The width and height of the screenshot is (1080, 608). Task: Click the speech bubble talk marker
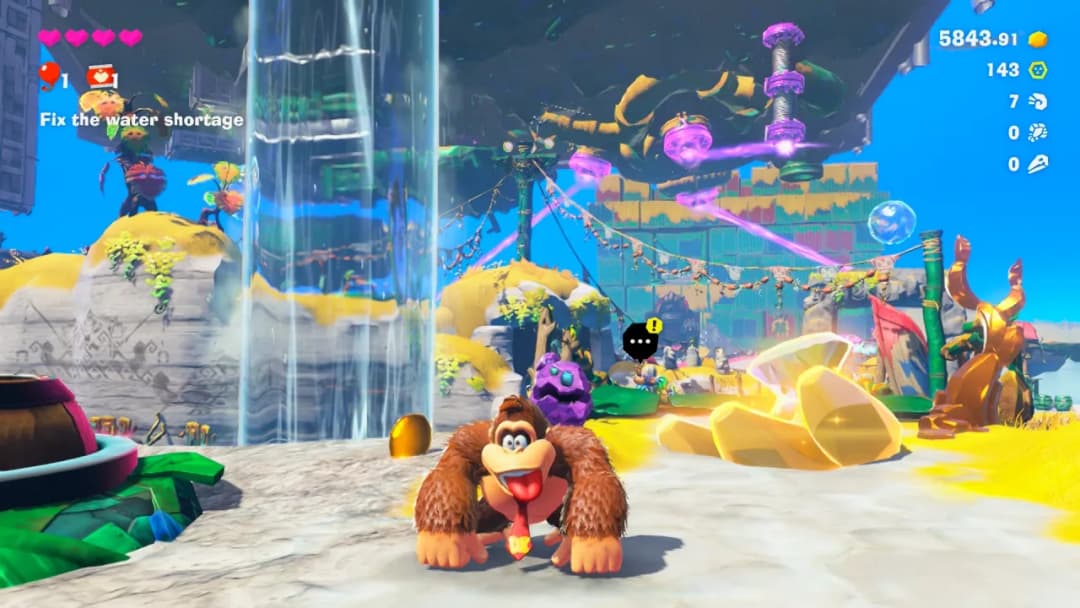pyautogui.click(x=638, y=343)
